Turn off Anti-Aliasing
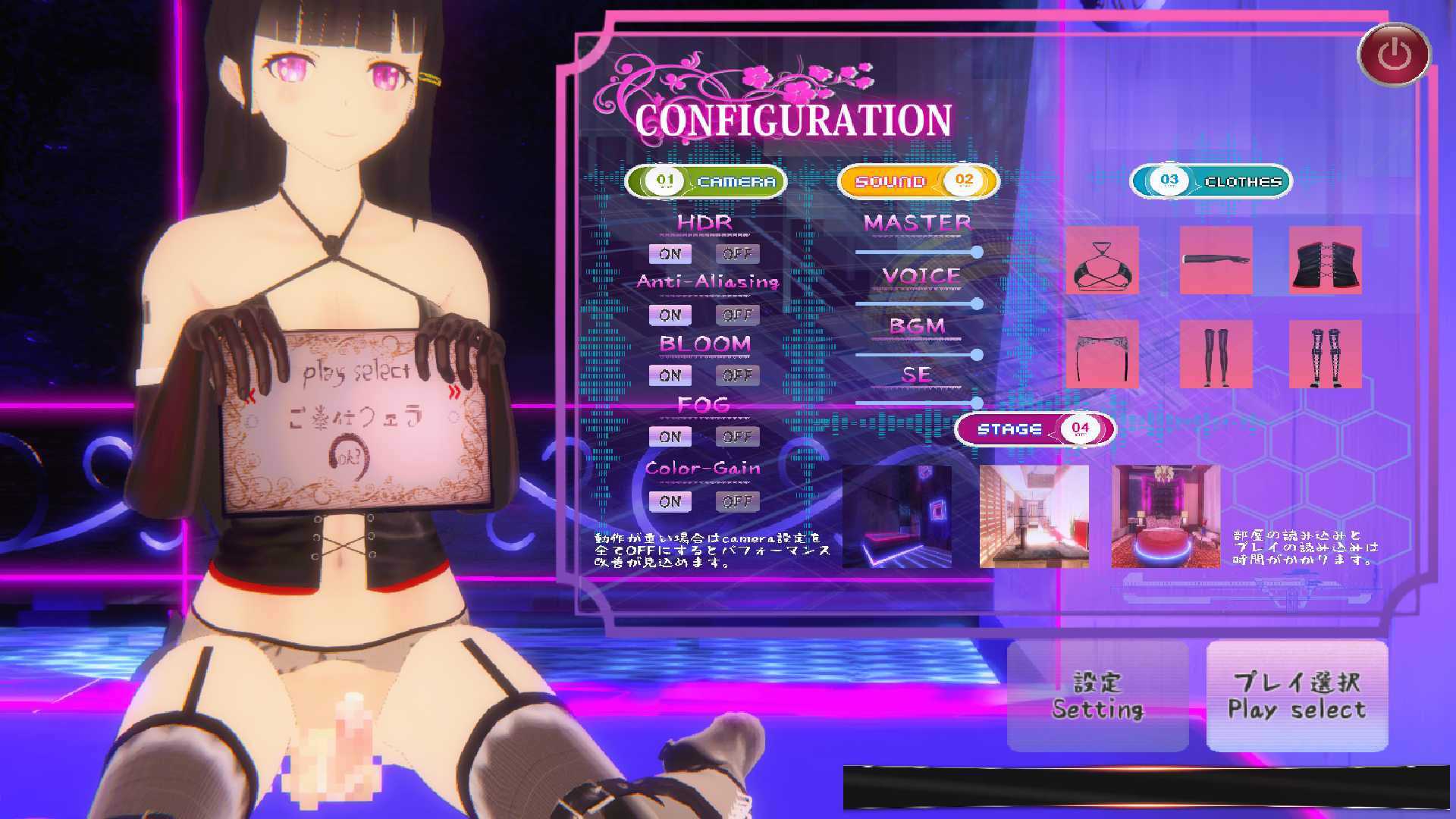 coord(736,314)
